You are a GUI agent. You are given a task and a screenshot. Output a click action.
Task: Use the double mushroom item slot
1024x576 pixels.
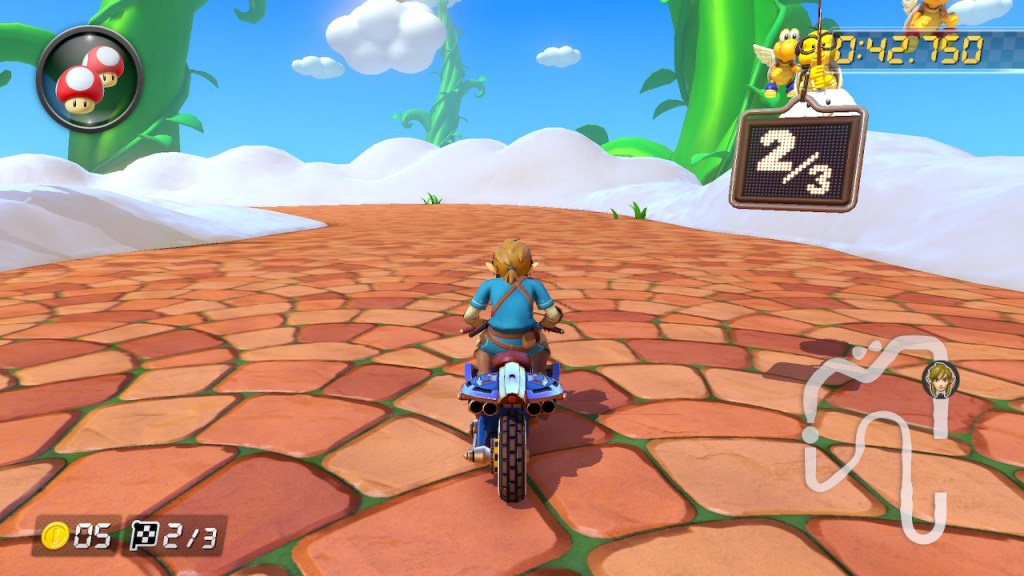point(89,78)
